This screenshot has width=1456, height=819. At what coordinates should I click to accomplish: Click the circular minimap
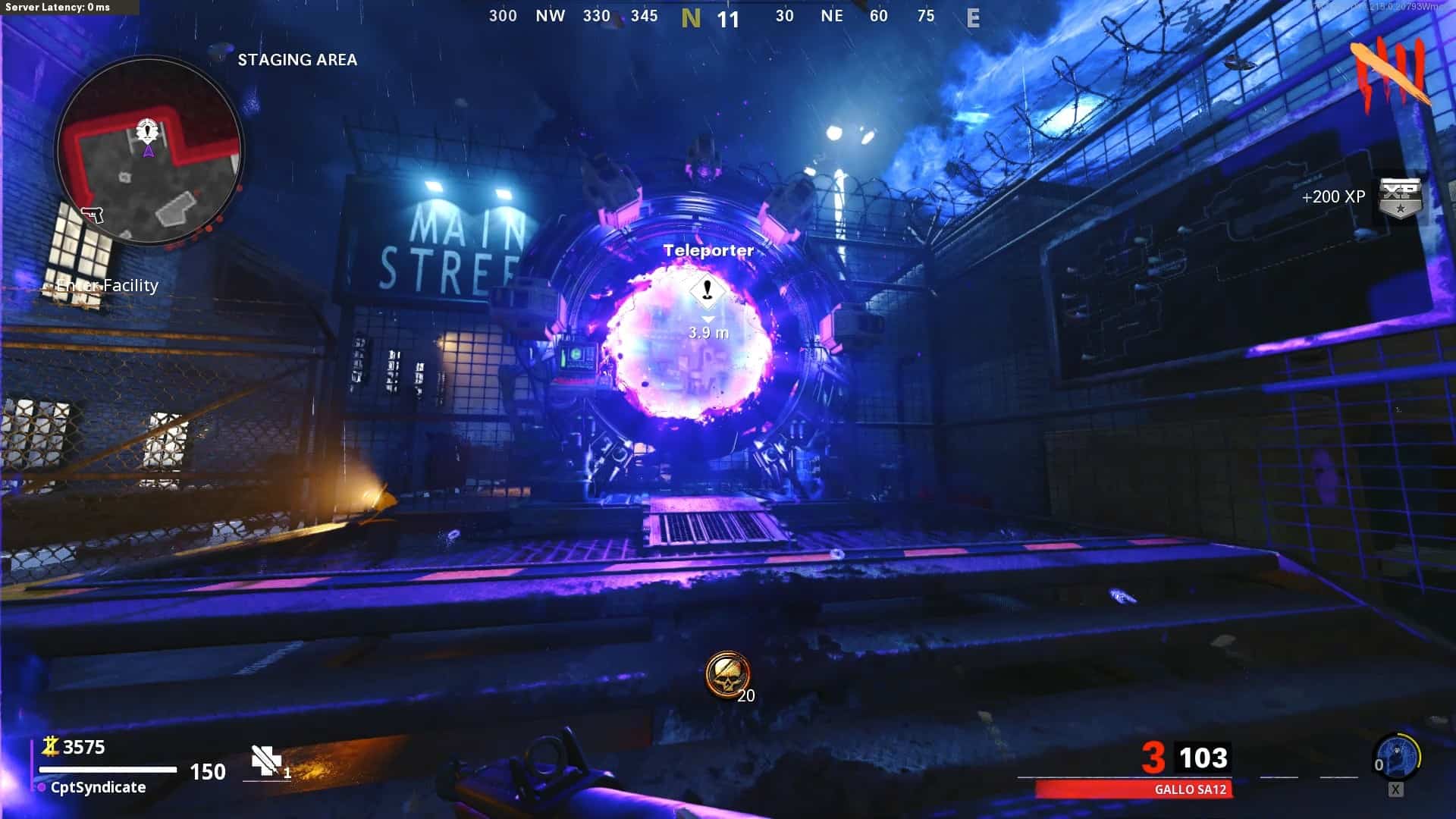click(149, 151)
